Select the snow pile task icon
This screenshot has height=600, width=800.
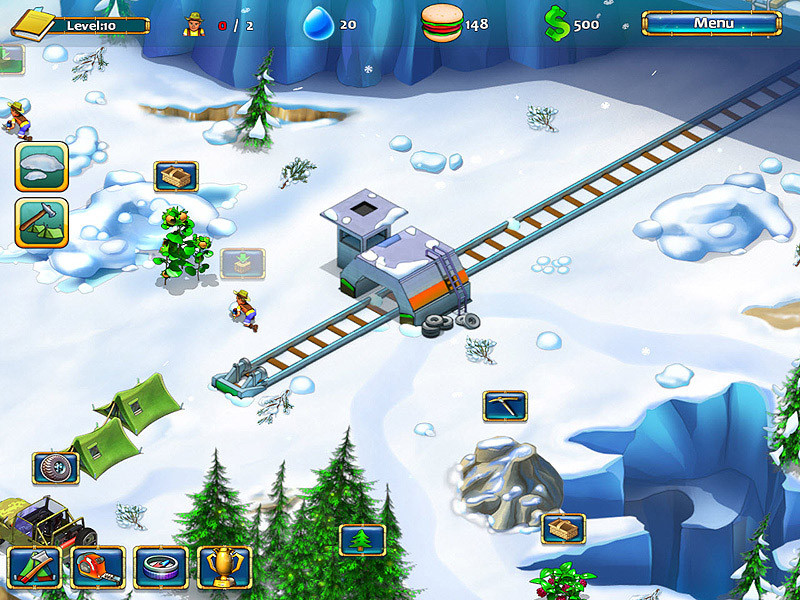pyautogui.click(x=42, y=166)
